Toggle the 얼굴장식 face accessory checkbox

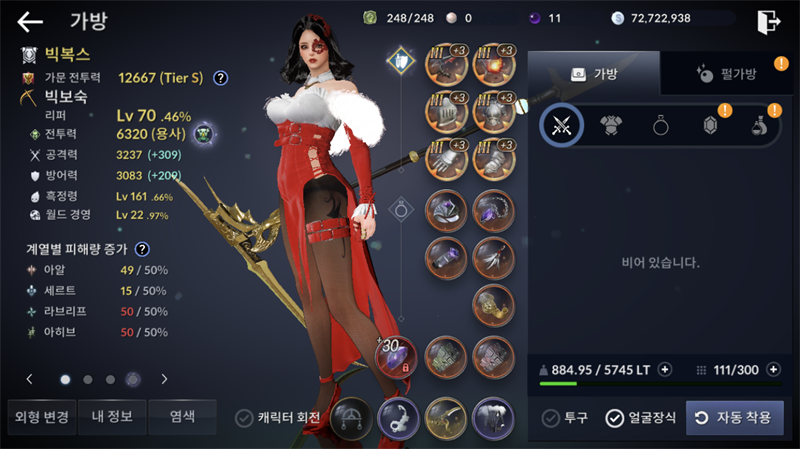615,418
